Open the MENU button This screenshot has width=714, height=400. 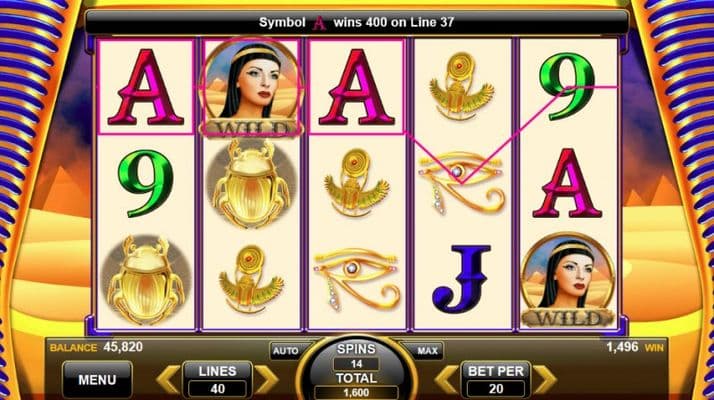coord(98,379)
